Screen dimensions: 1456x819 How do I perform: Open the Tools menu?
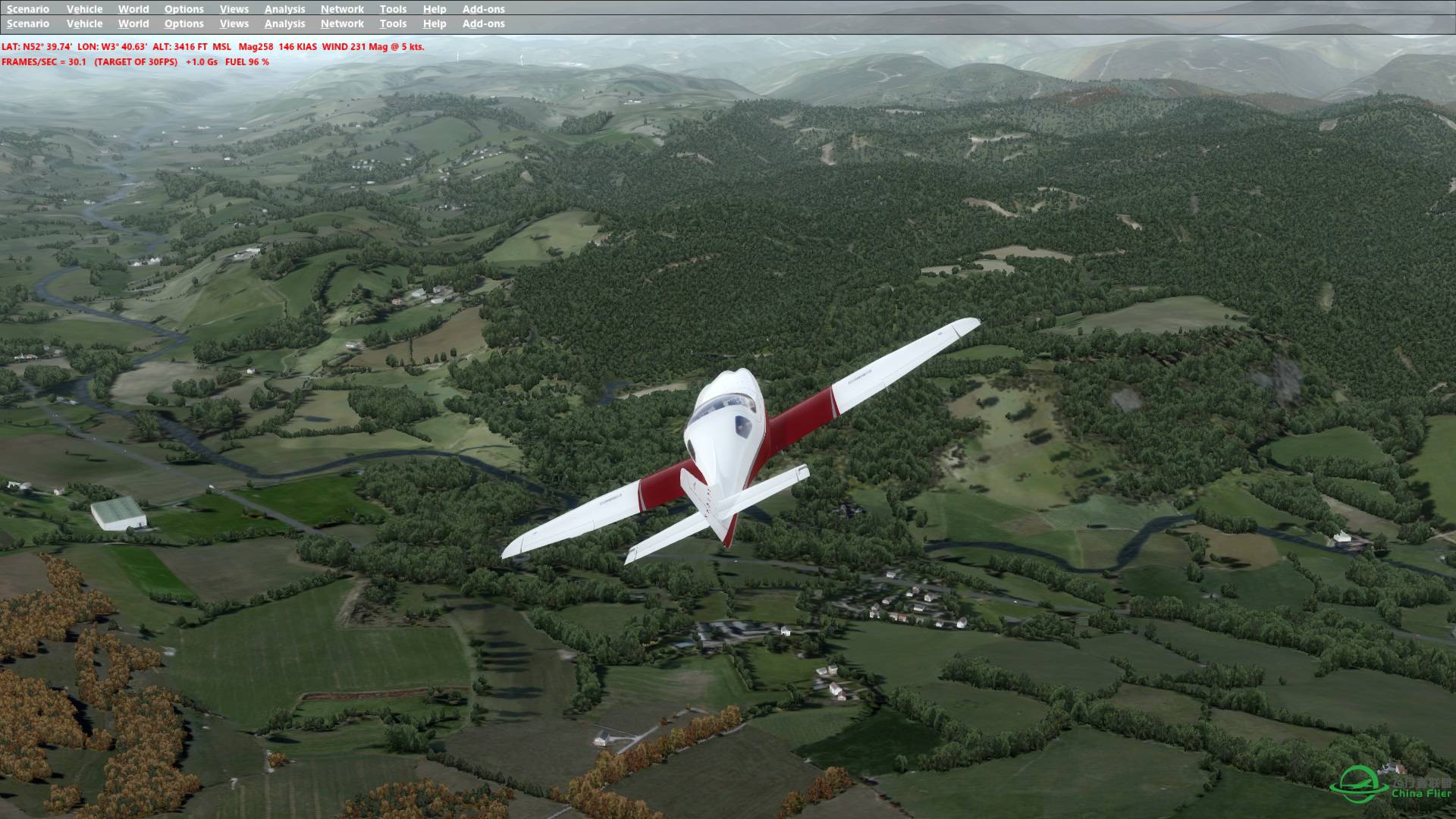392,9
